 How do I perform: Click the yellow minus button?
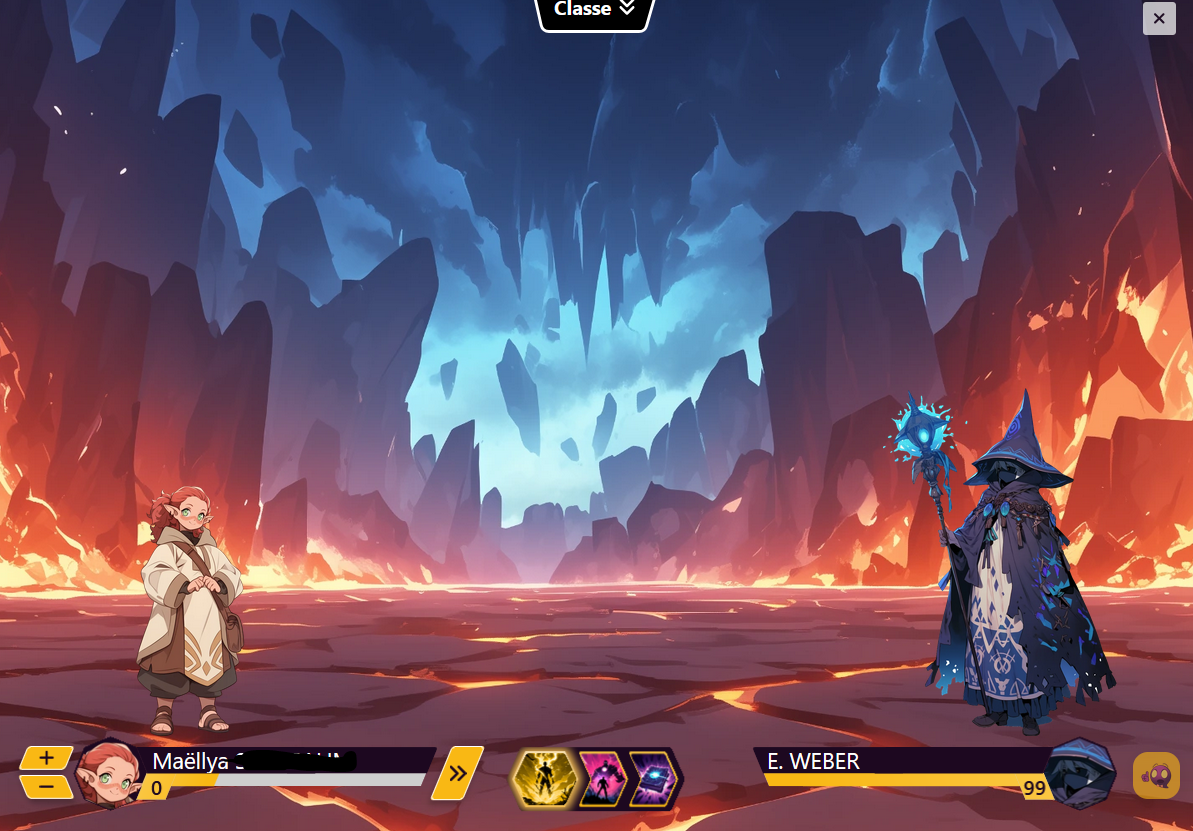tap(47, 786)
